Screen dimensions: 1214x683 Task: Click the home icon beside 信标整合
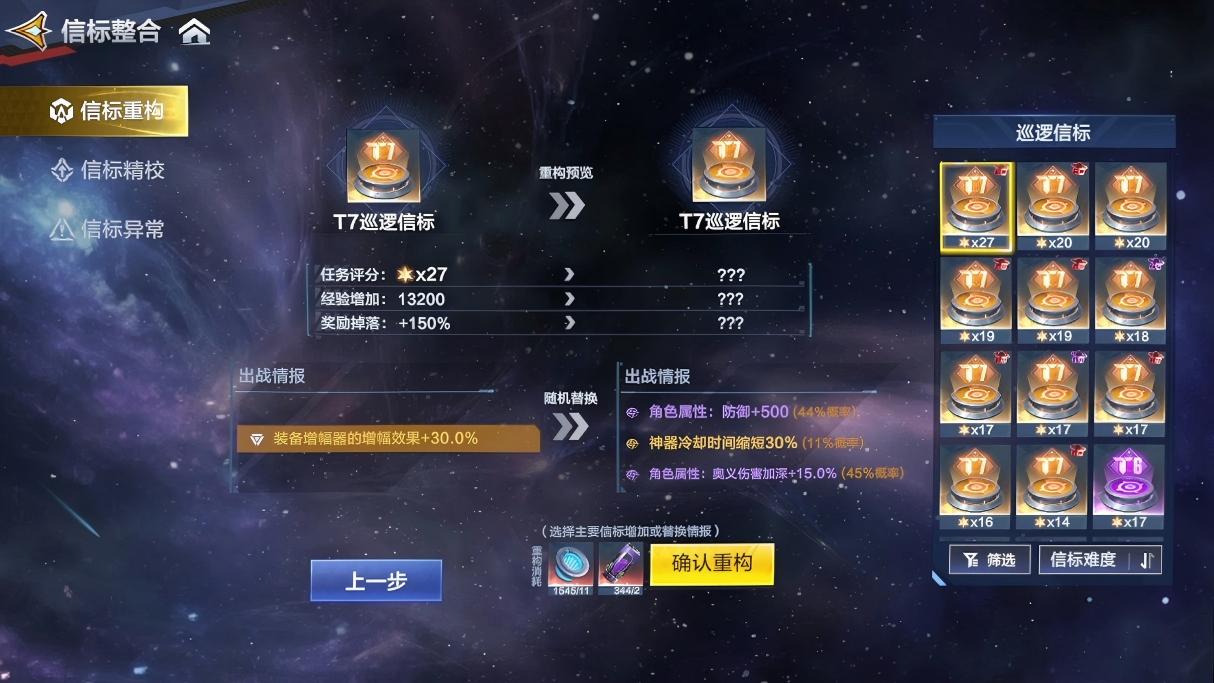(195, 32)
